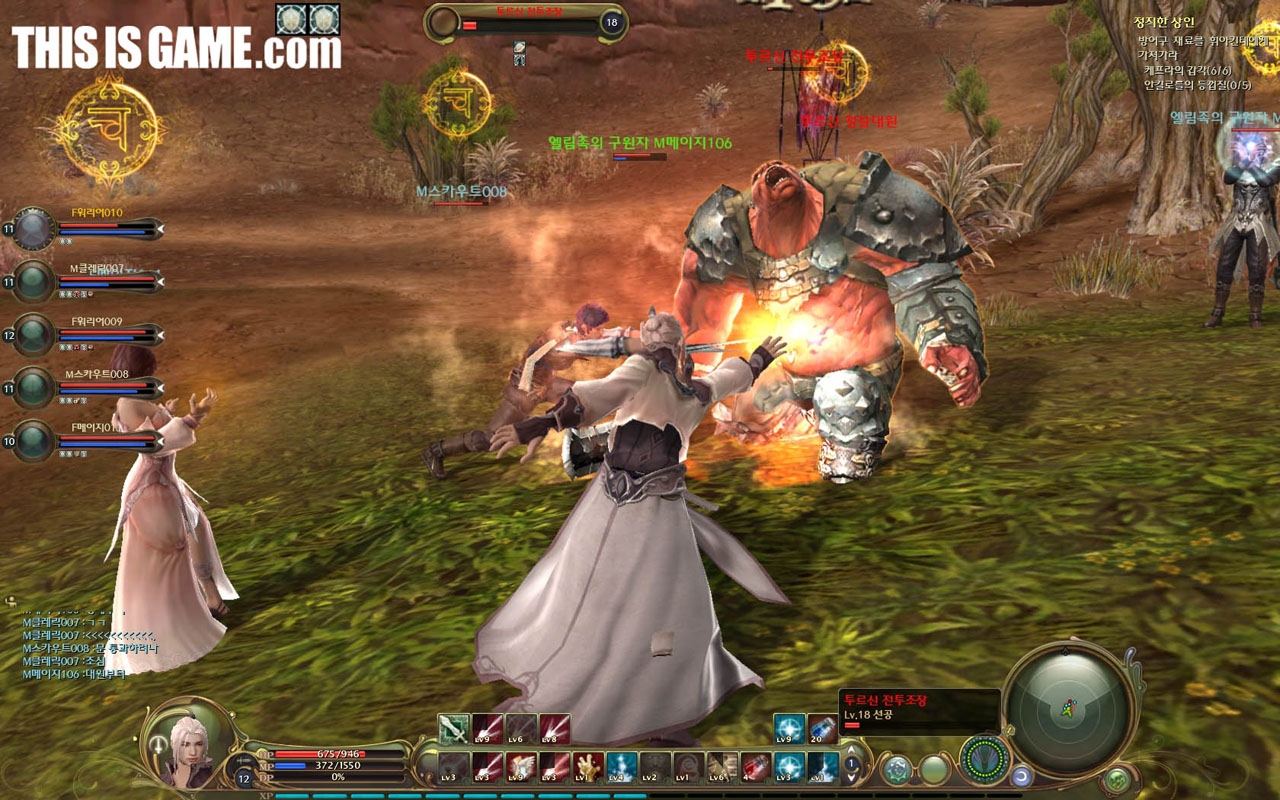
Task: Click the first buff icon at top
Action: tap(291, 18)
